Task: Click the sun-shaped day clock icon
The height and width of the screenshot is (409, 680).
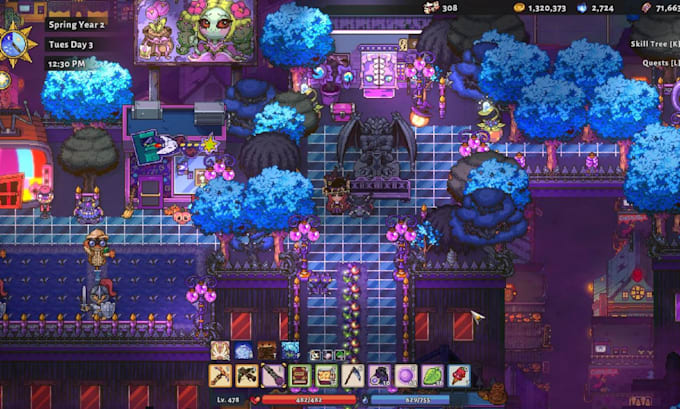Action: (x=17, y=44)
